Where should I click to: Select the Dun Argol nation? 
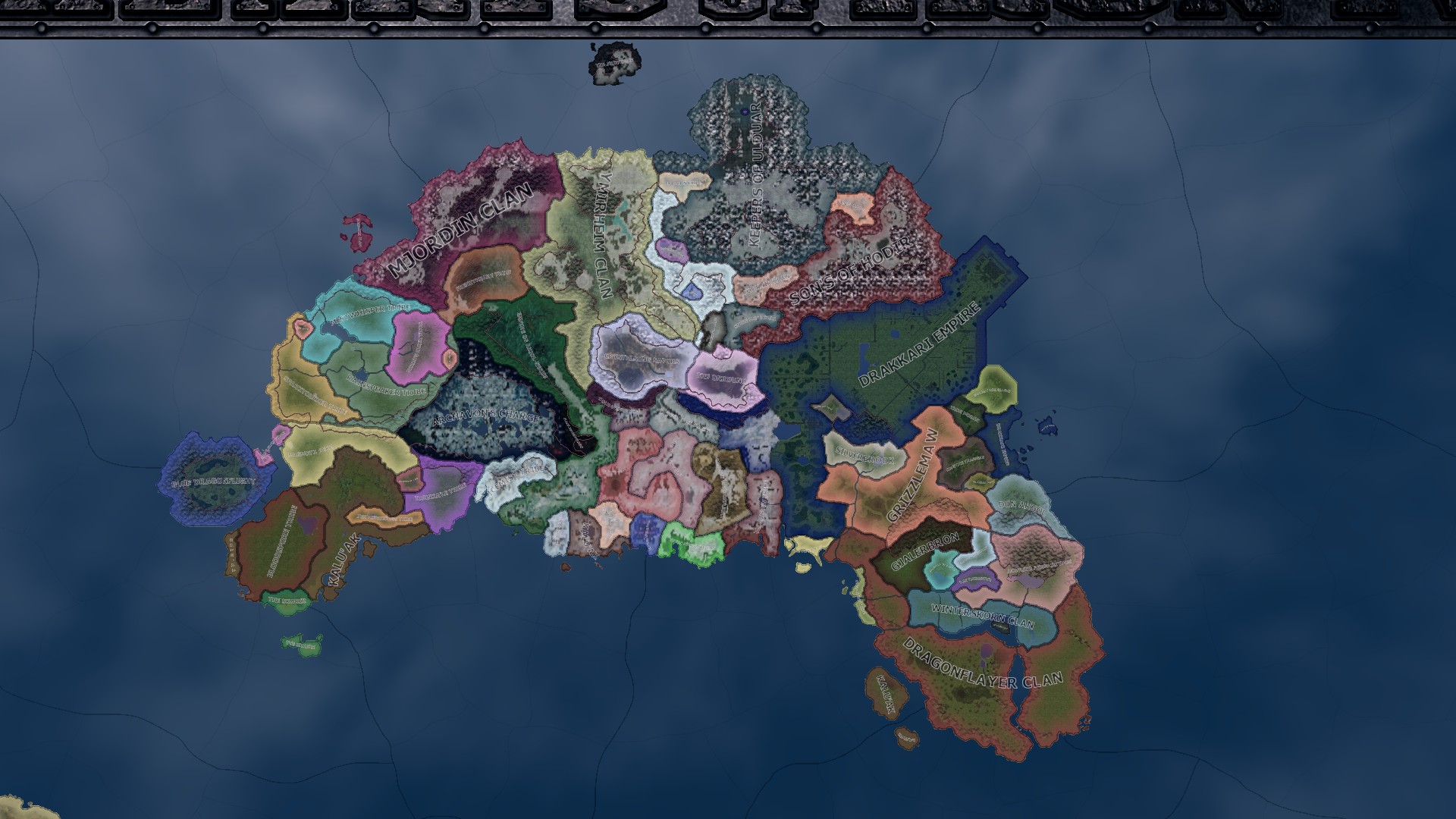pos(1021,505)
